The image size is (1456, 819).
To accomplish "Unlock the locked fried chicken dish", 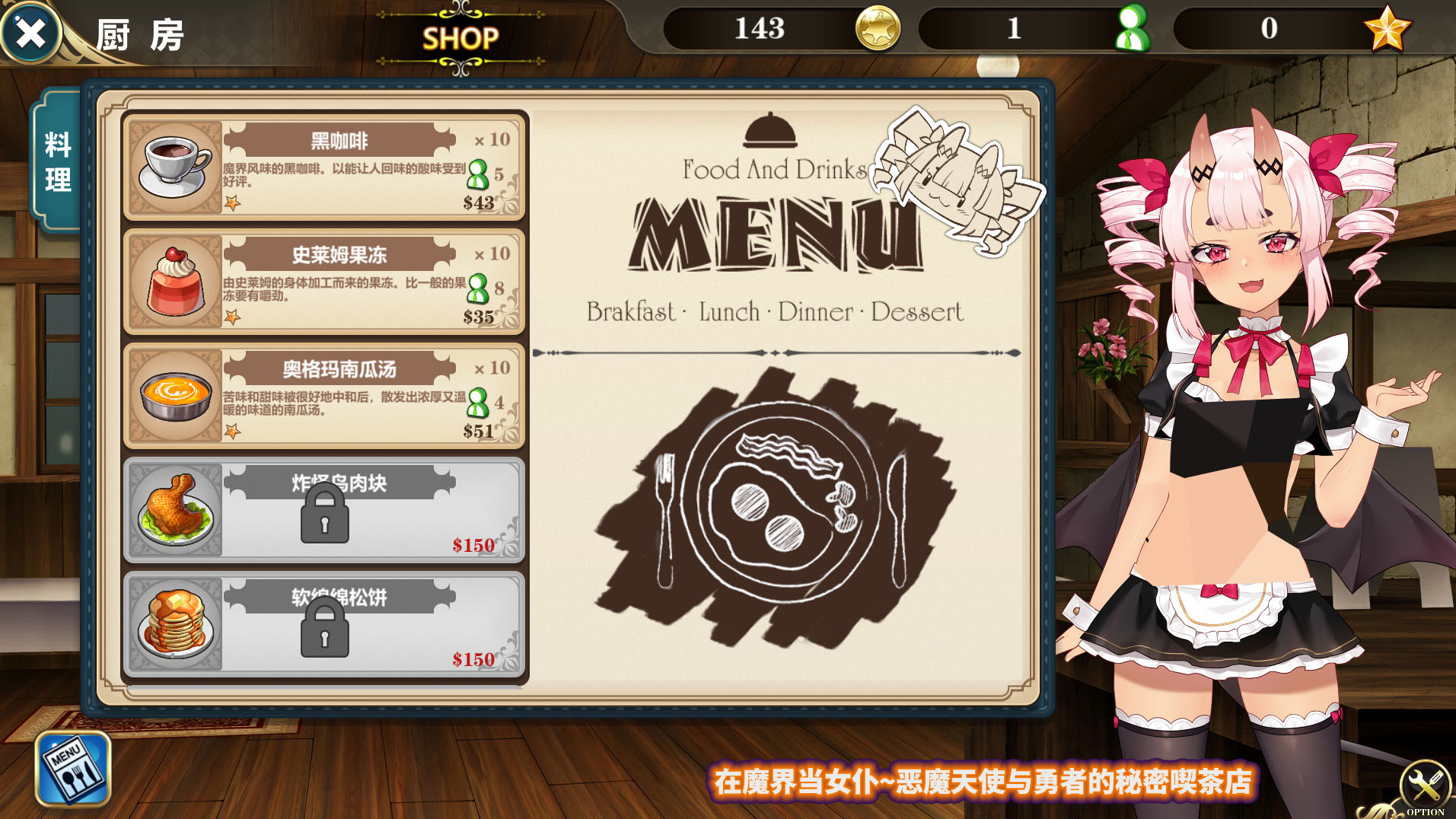I will pos(325,510).
